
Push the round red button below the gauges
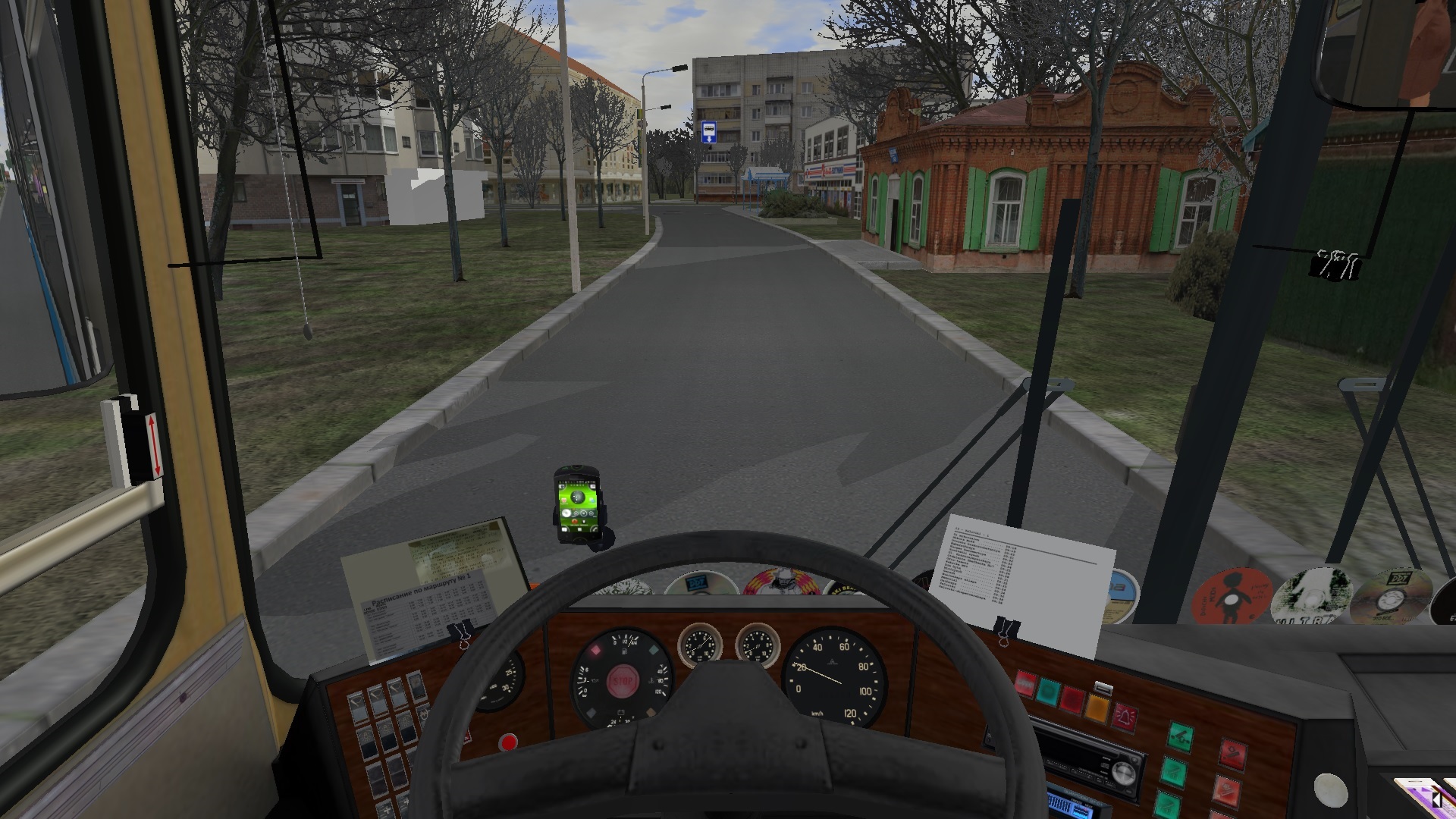508,742
